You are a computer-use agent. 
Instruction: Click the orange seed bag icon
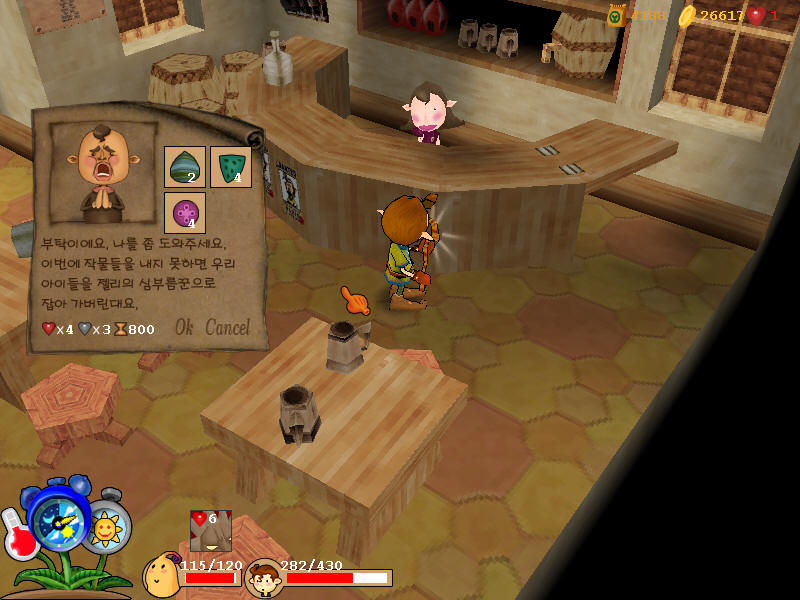(x=616, y=16)
